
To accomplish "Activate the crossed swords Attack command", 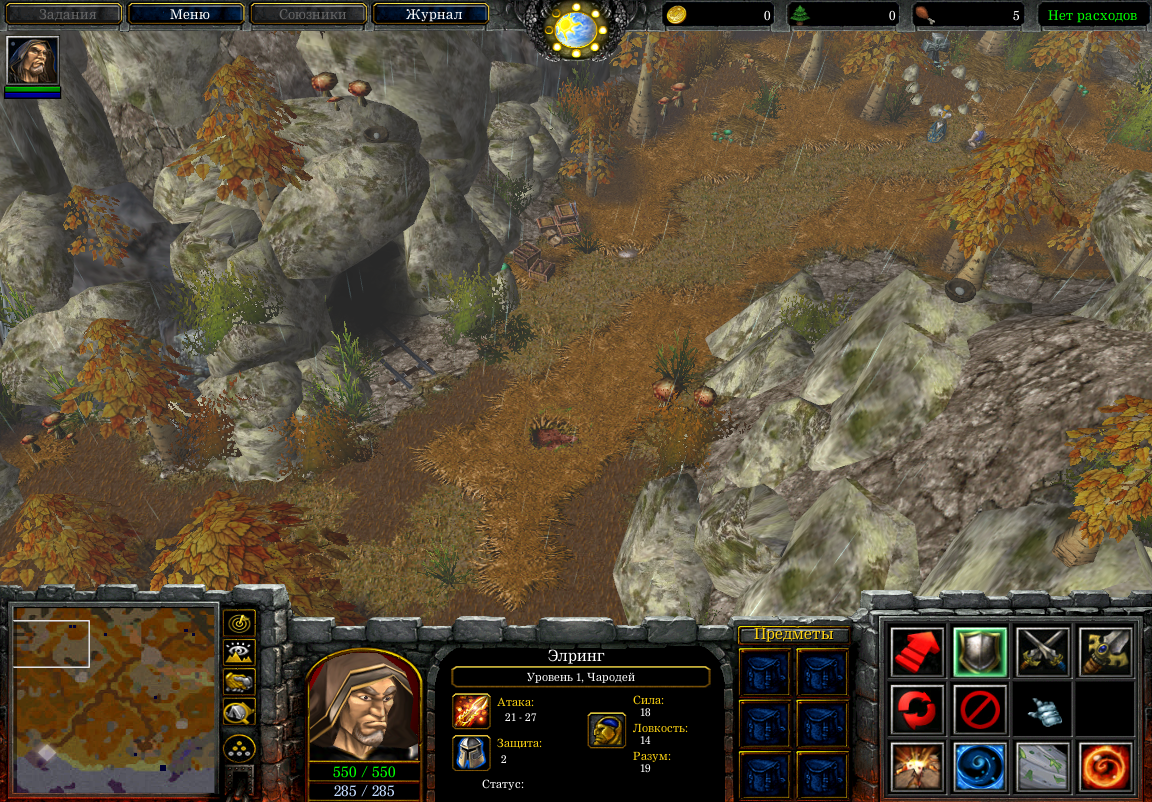I will pos(1042,652).
